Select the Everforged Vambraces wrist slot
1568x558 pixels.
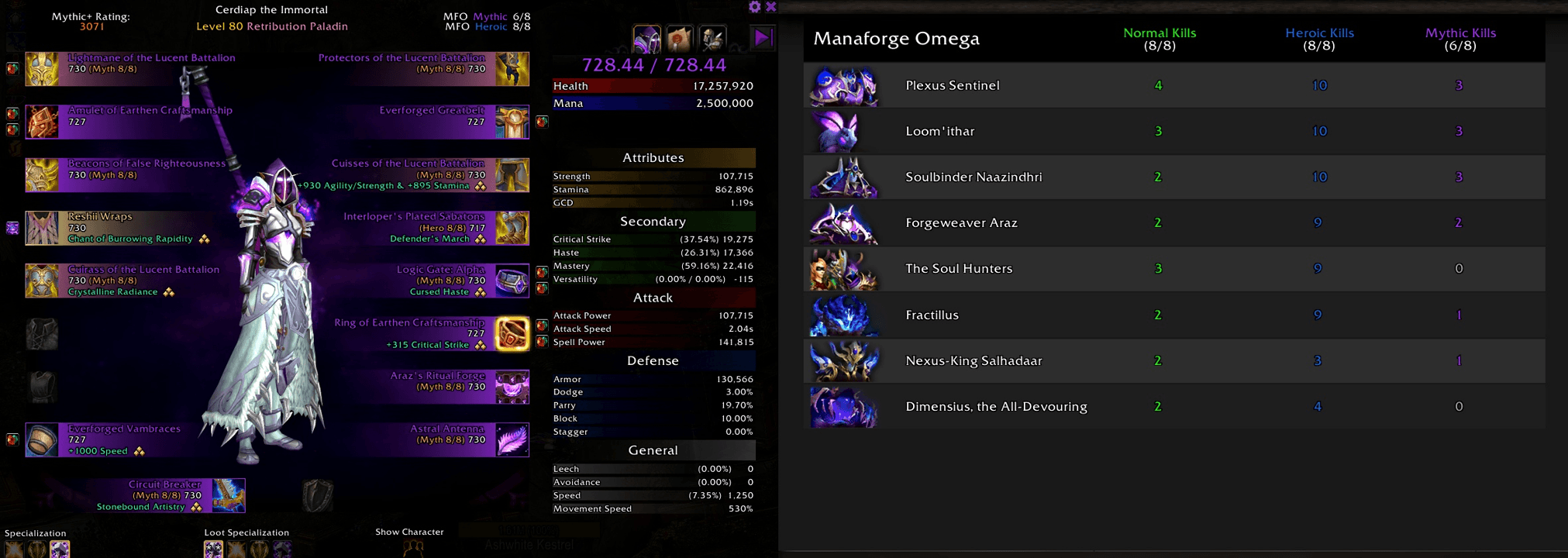pos(43,440)
